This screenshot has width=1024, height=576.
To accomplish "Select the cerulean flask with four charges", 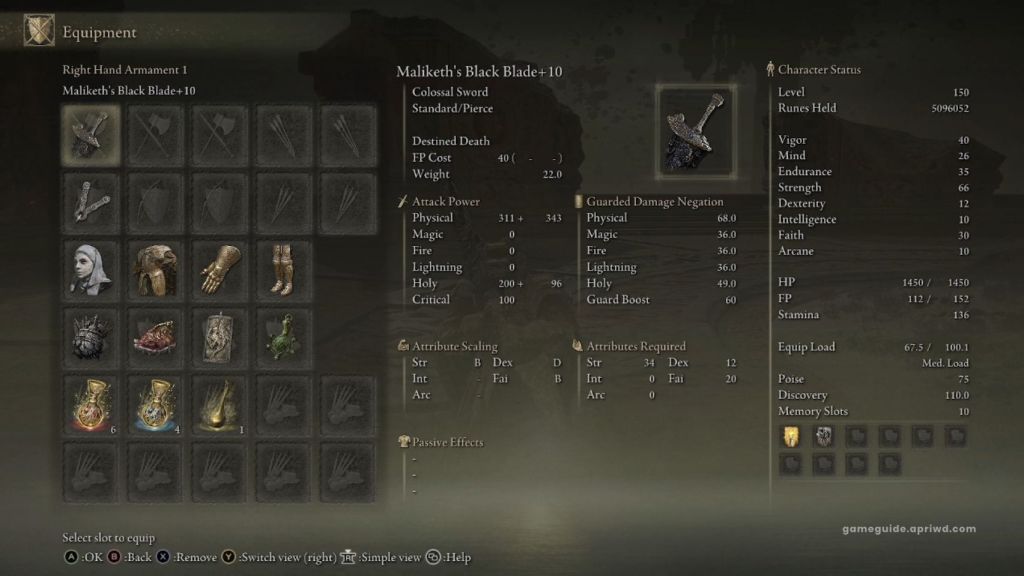I will click(156, 403).
